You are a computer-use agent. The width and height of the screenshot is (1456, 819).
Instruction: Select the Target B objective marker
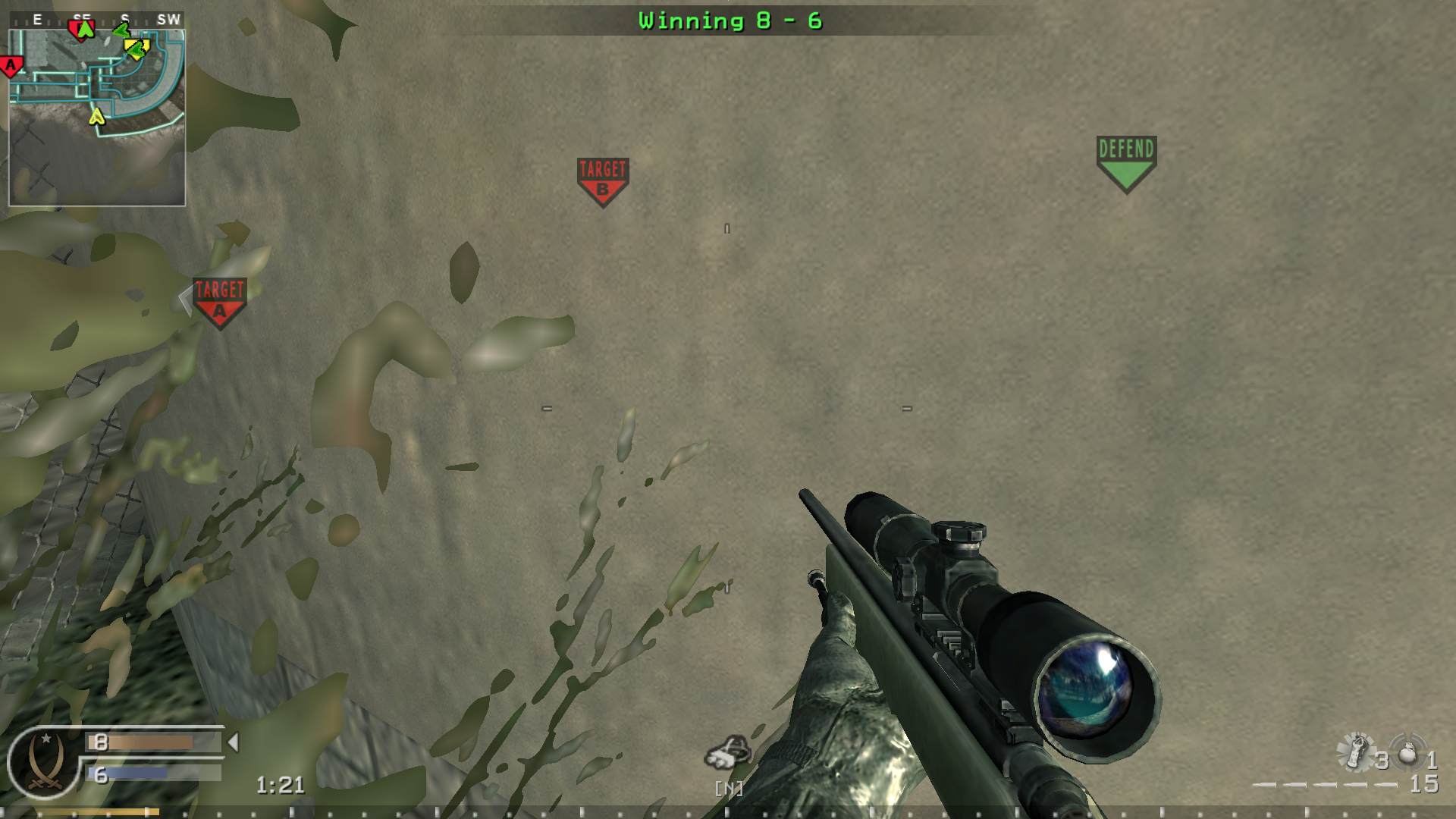601,173
